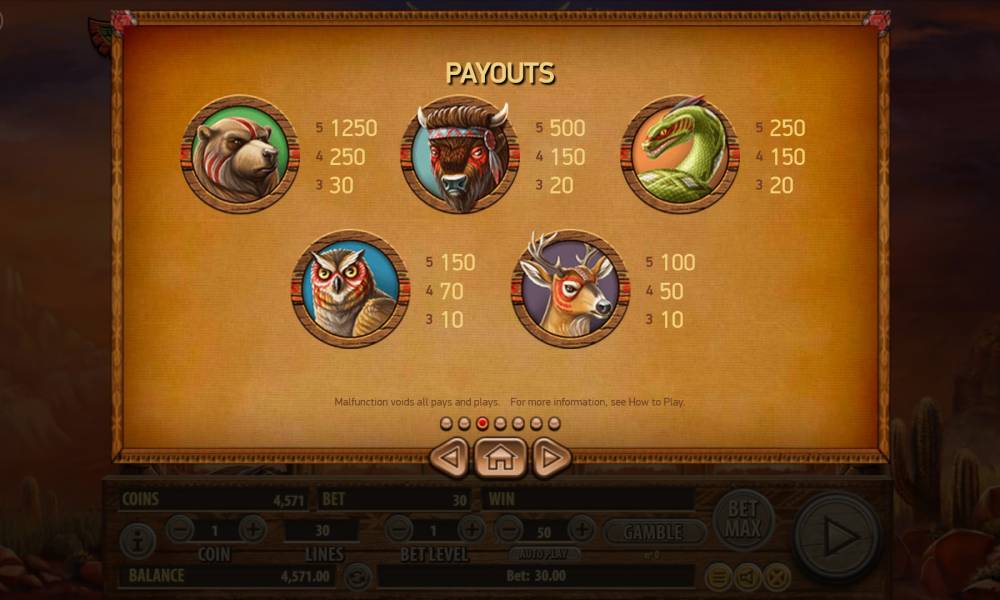
Task: Reduce the auto play spin count
Action: [509, 529]
